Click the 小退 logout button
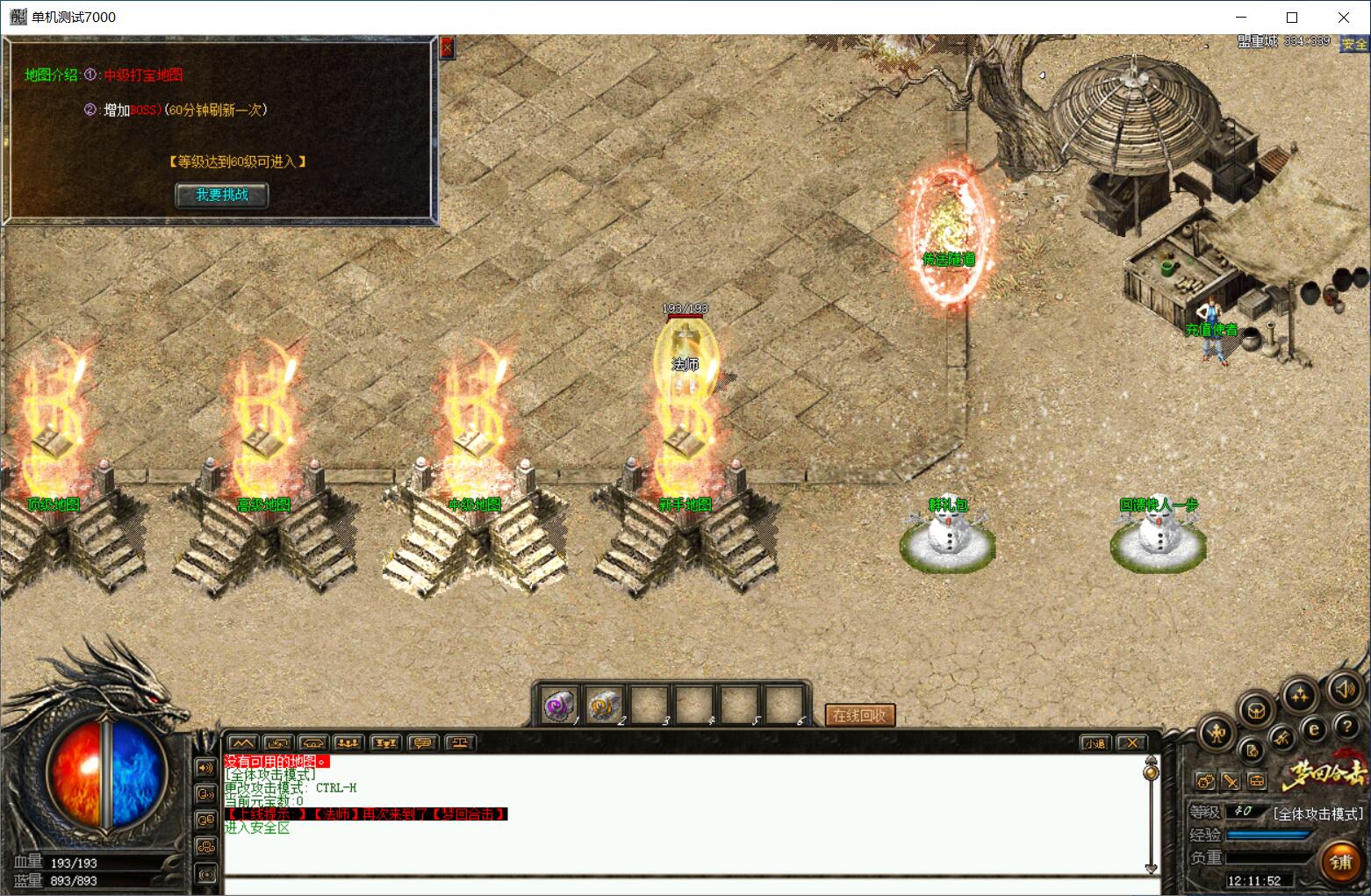Image resolution: width=1371 pixels, height=896 pixels. click(x=1095, y=743)
